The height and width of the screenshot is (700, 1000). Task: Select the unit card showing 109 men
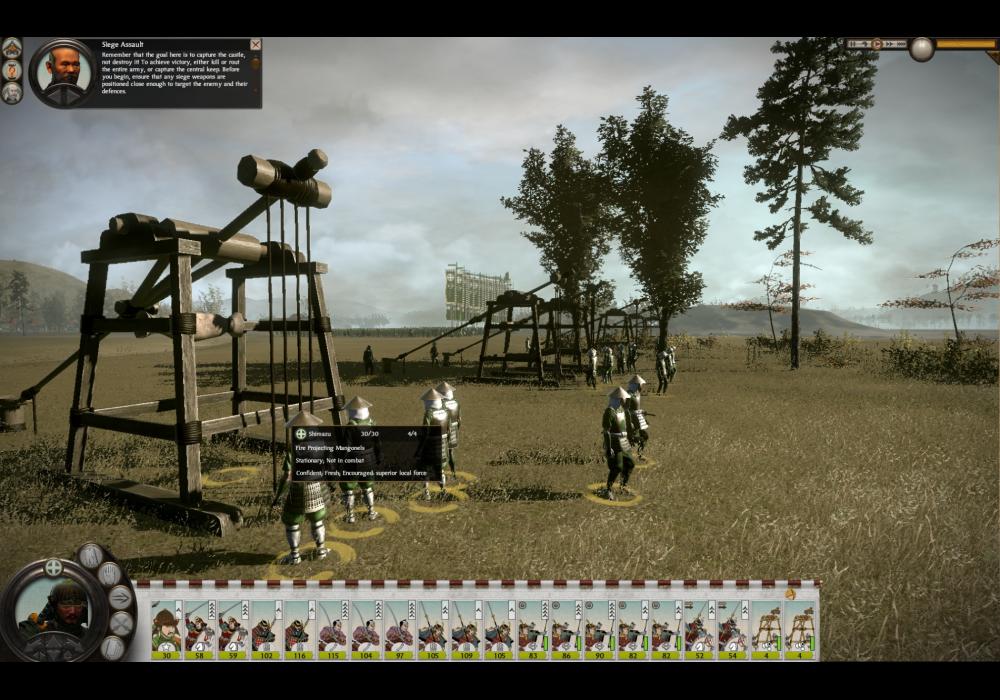(465, 629)
